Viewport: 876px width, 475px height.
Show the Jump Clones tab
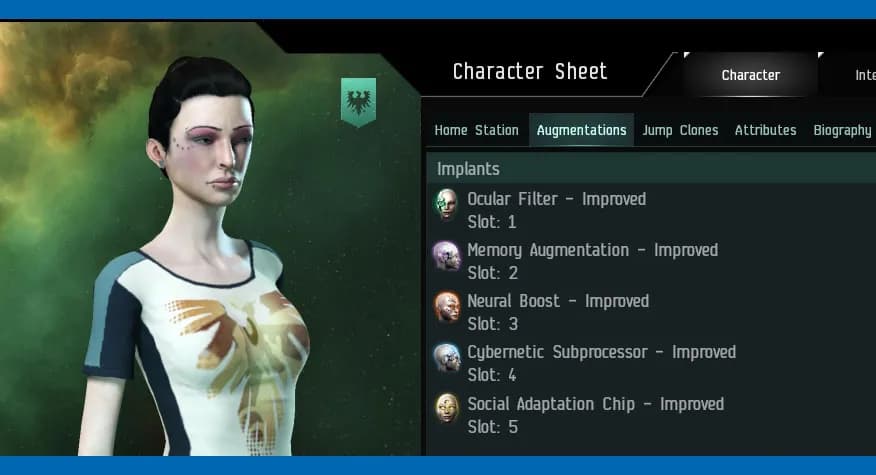click(680, 130)
